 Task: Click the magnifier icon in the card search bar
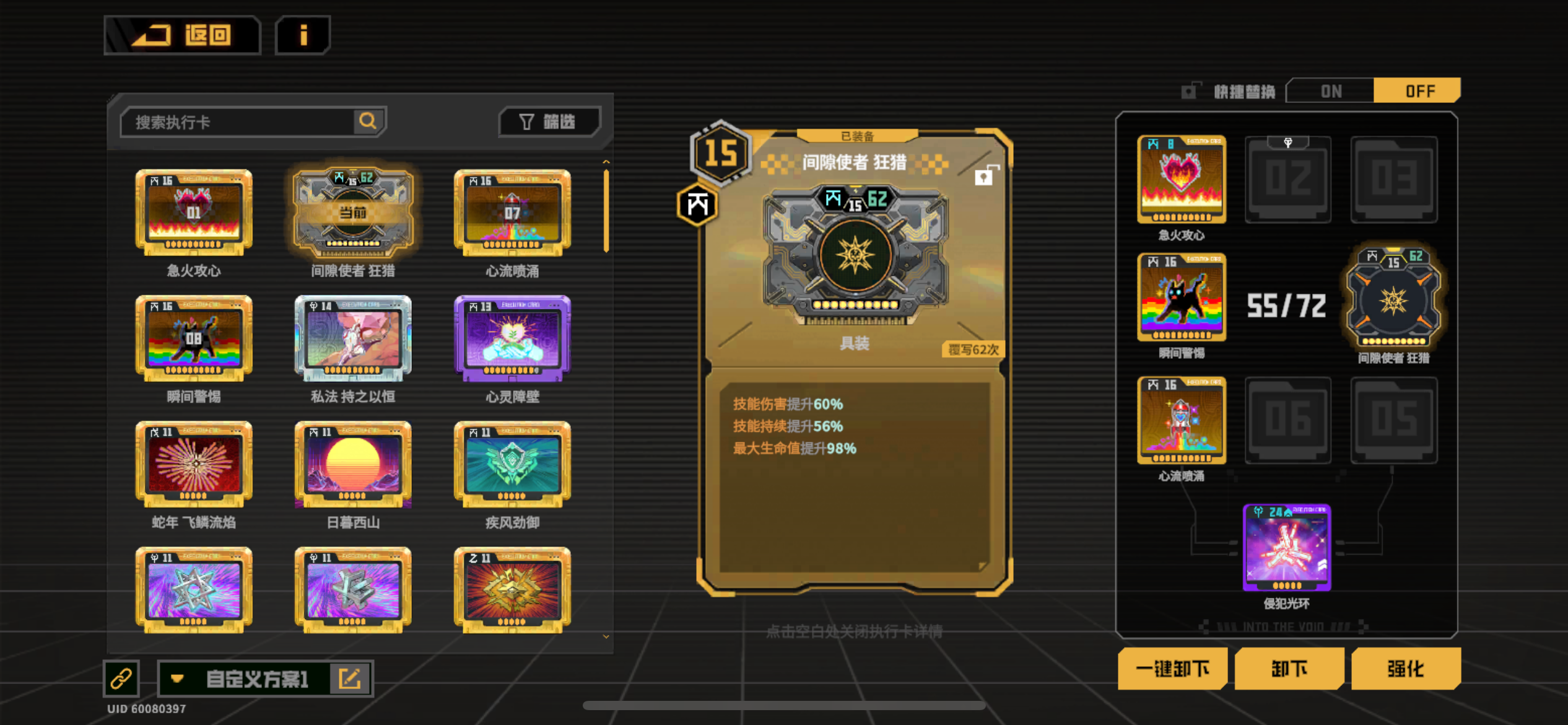(368, 121)
